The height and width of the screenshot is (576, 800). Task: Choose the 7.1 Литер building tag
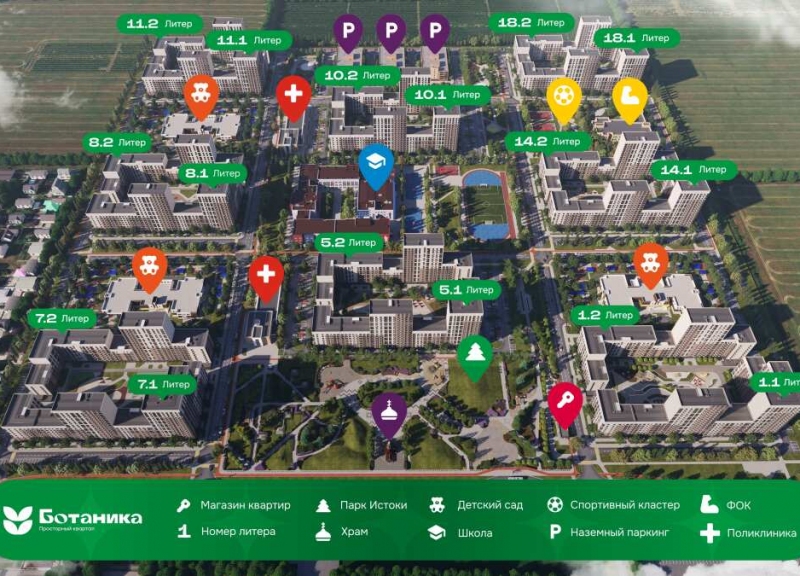[163, 383]
